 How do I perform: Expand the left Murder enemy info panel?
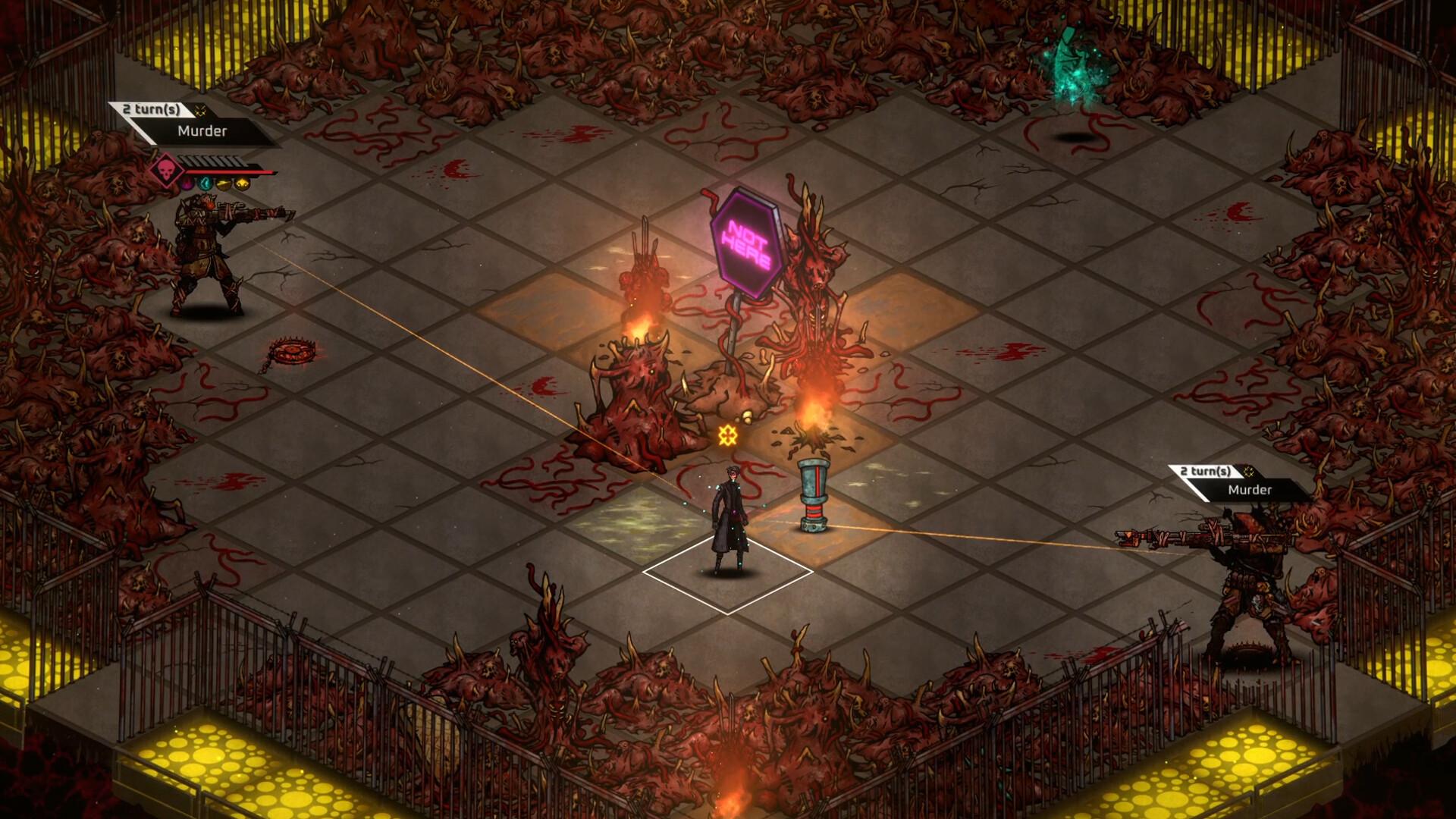(202, 130)
